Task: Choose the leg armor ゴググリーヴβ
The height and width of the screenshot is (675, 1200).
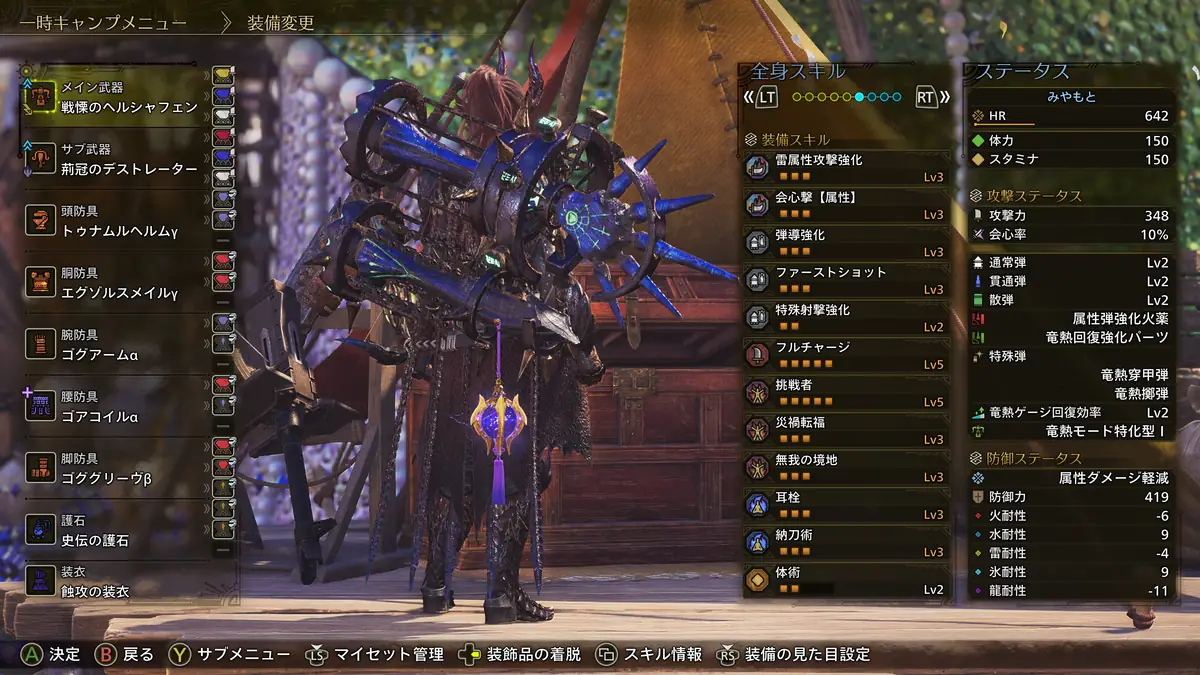Action: (115, 468)
